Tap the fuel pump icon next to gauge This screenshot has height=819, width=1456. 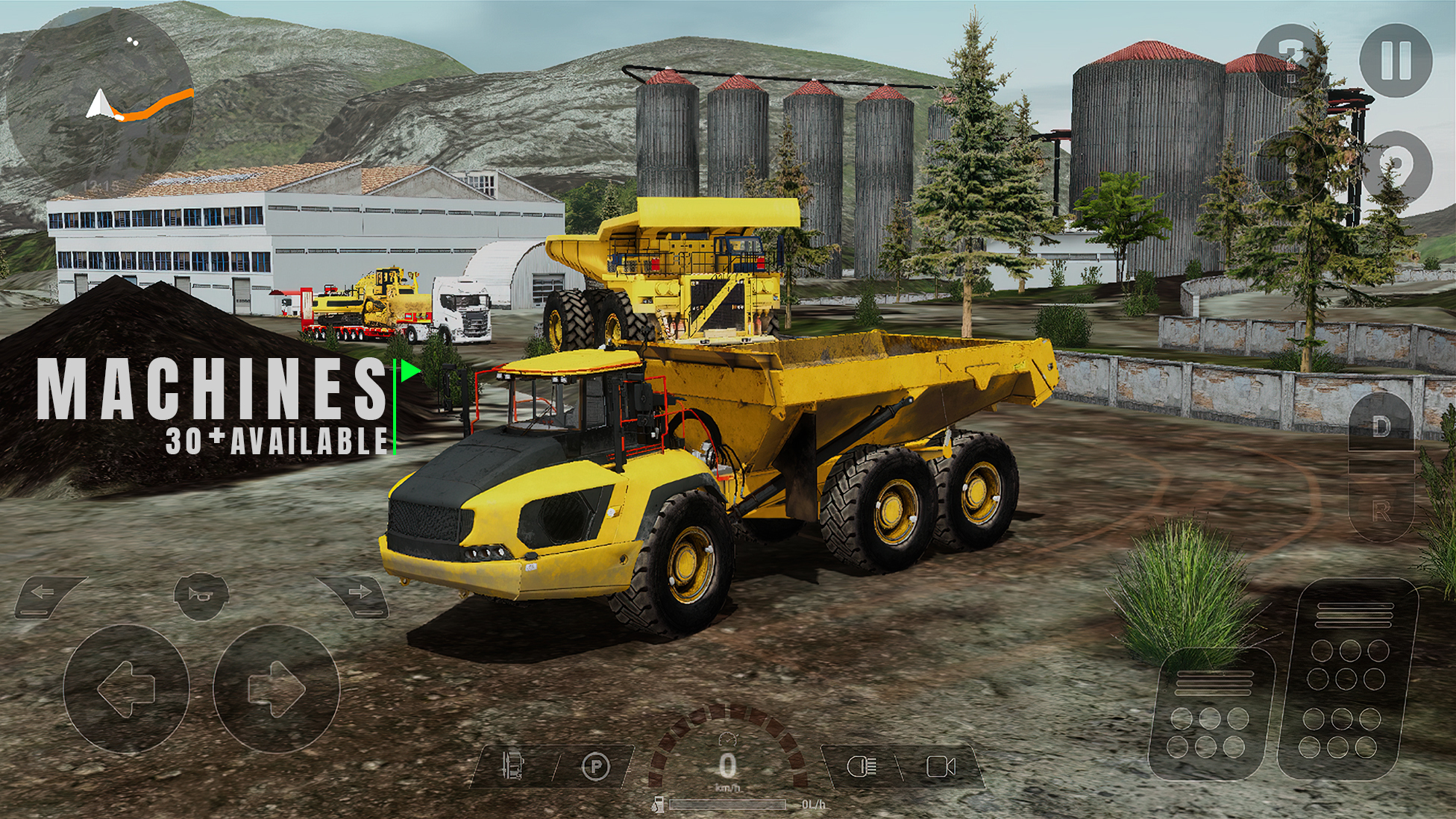pyautogui.click(x=659, y=803)
